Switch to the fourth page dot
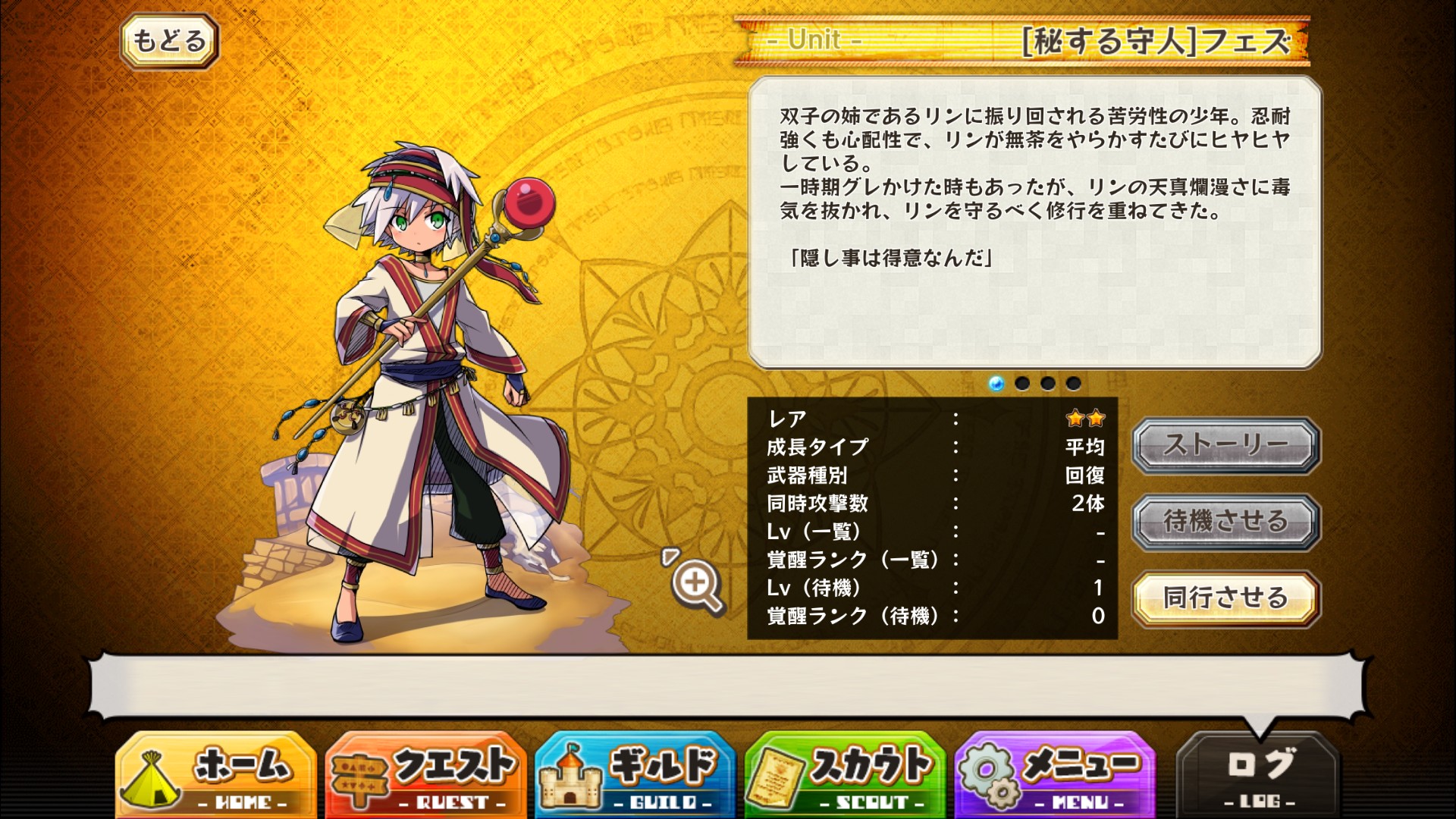Image resolution: width=1456 pixels, height=819 pixels. coord(1074,384)
